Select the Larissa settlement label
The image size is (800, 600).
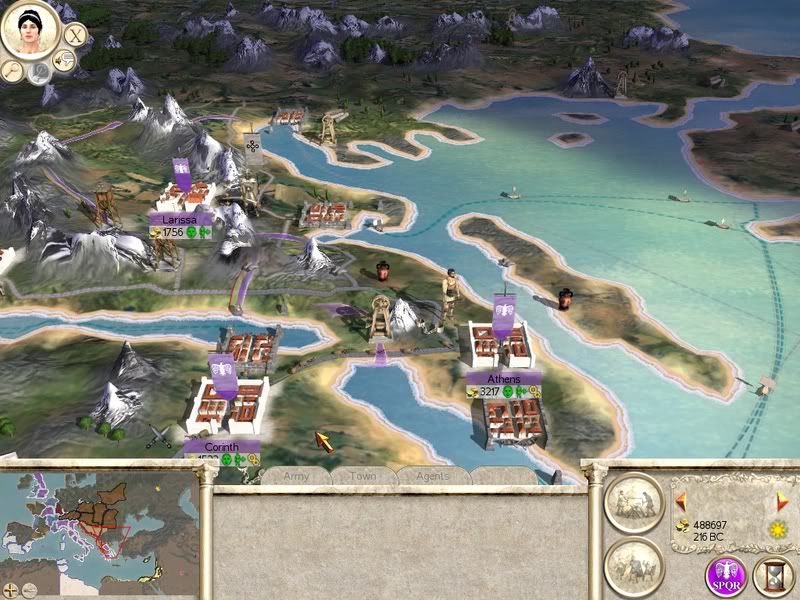tap(180, 218)
